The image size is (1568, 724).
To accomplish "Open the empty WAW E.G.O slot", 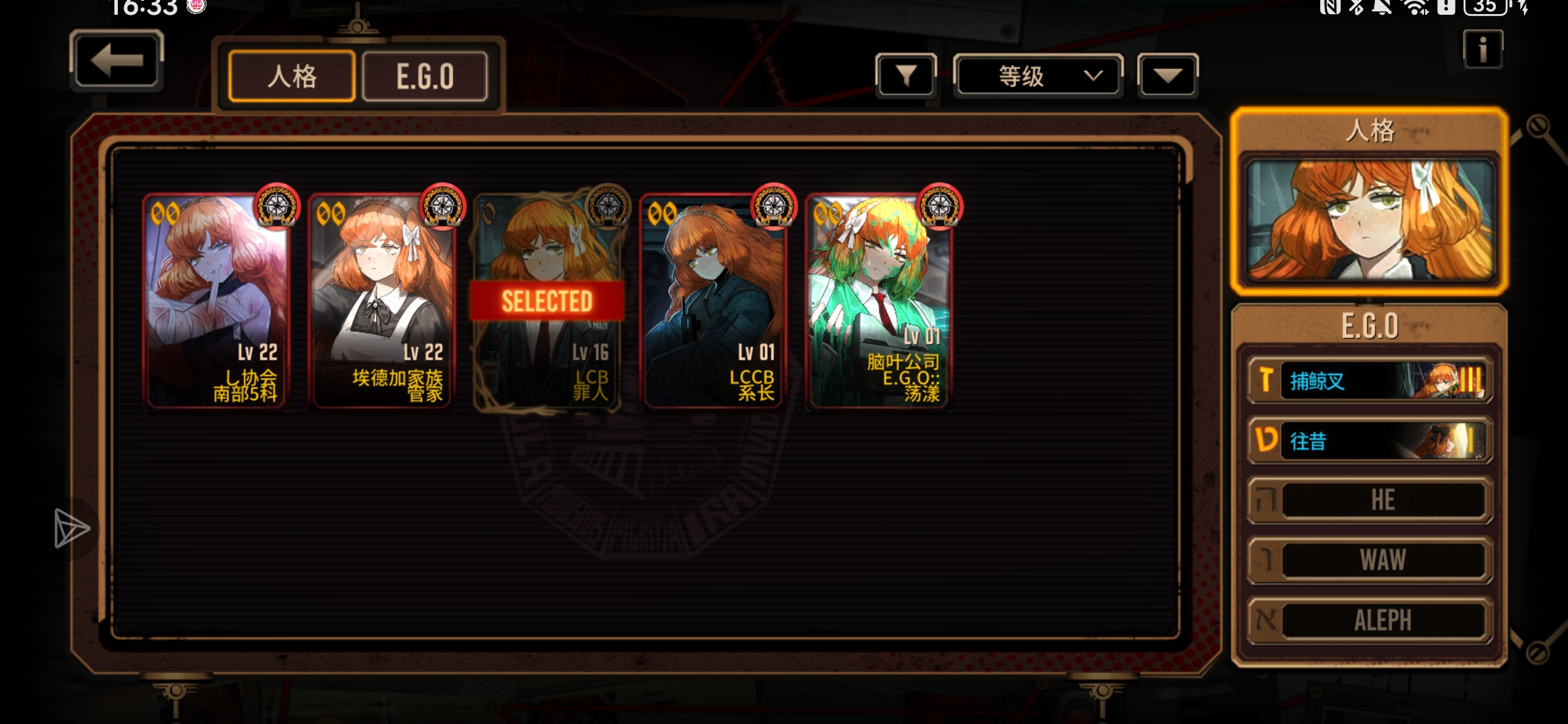I will click(1369, 560).
